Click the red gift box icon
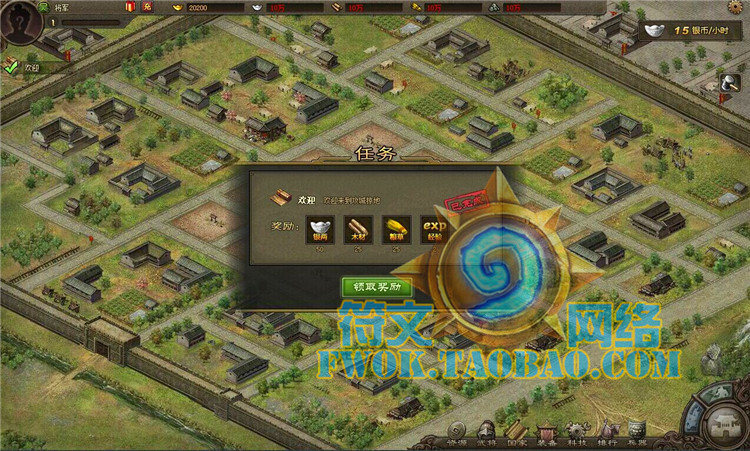This screenshot has width=750, height=451. tap(130, 7)
